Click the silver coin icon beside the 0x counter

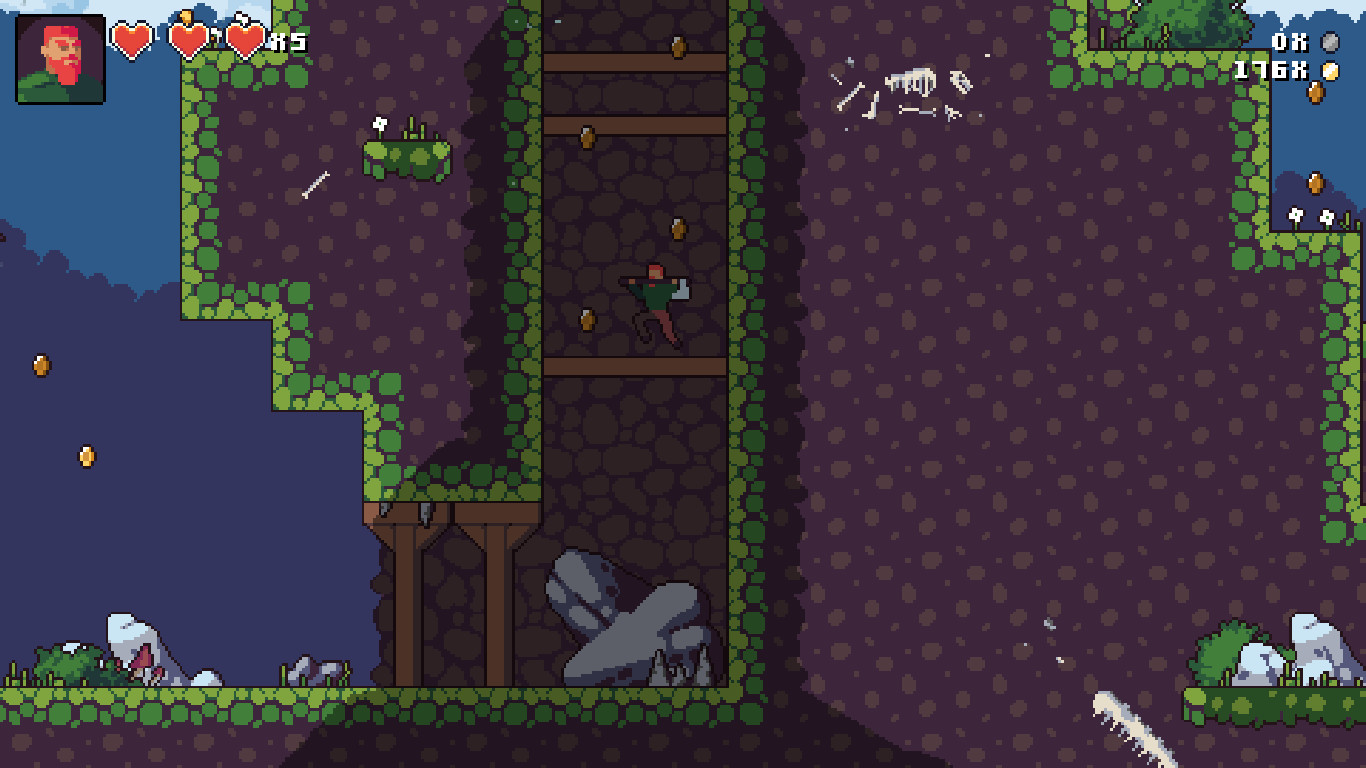click(x=1330, y=42)
